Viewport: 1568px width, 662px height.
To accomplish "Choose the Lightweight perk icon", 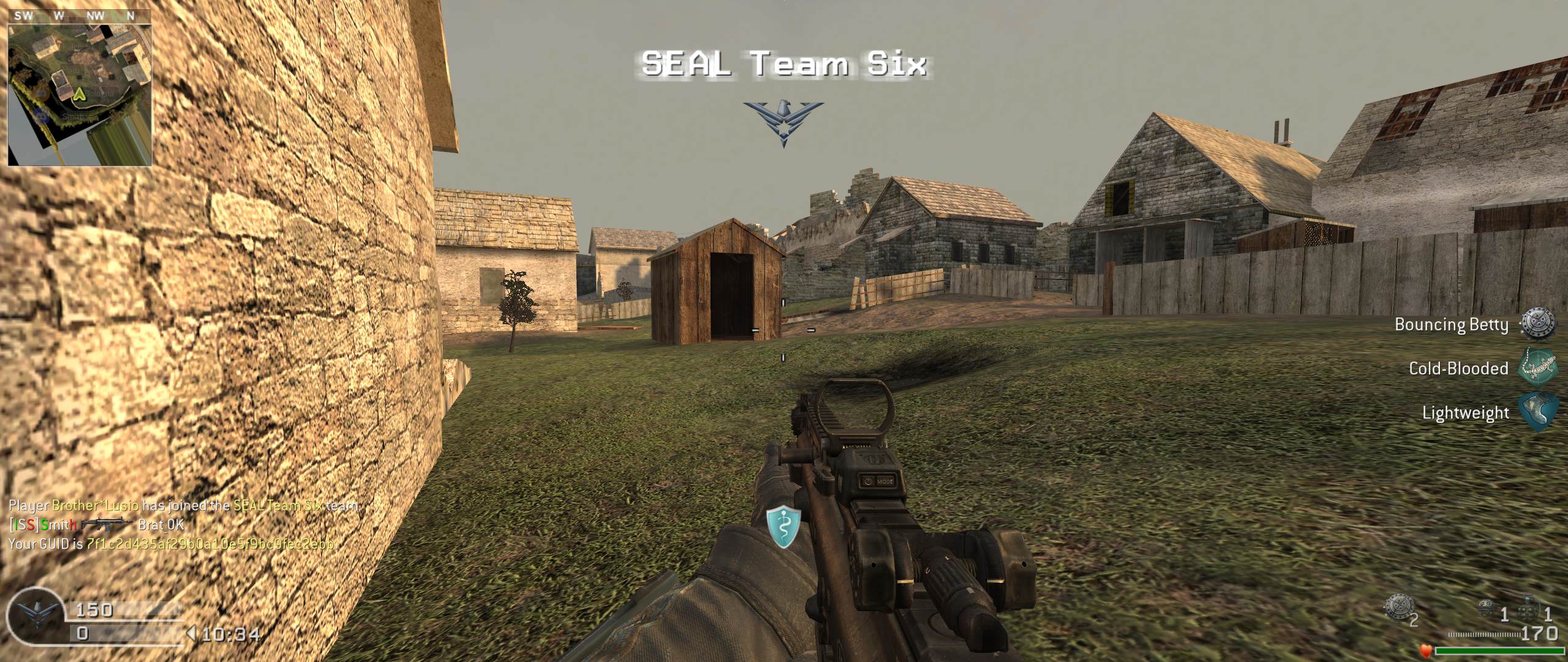I will click(1537, 413).
